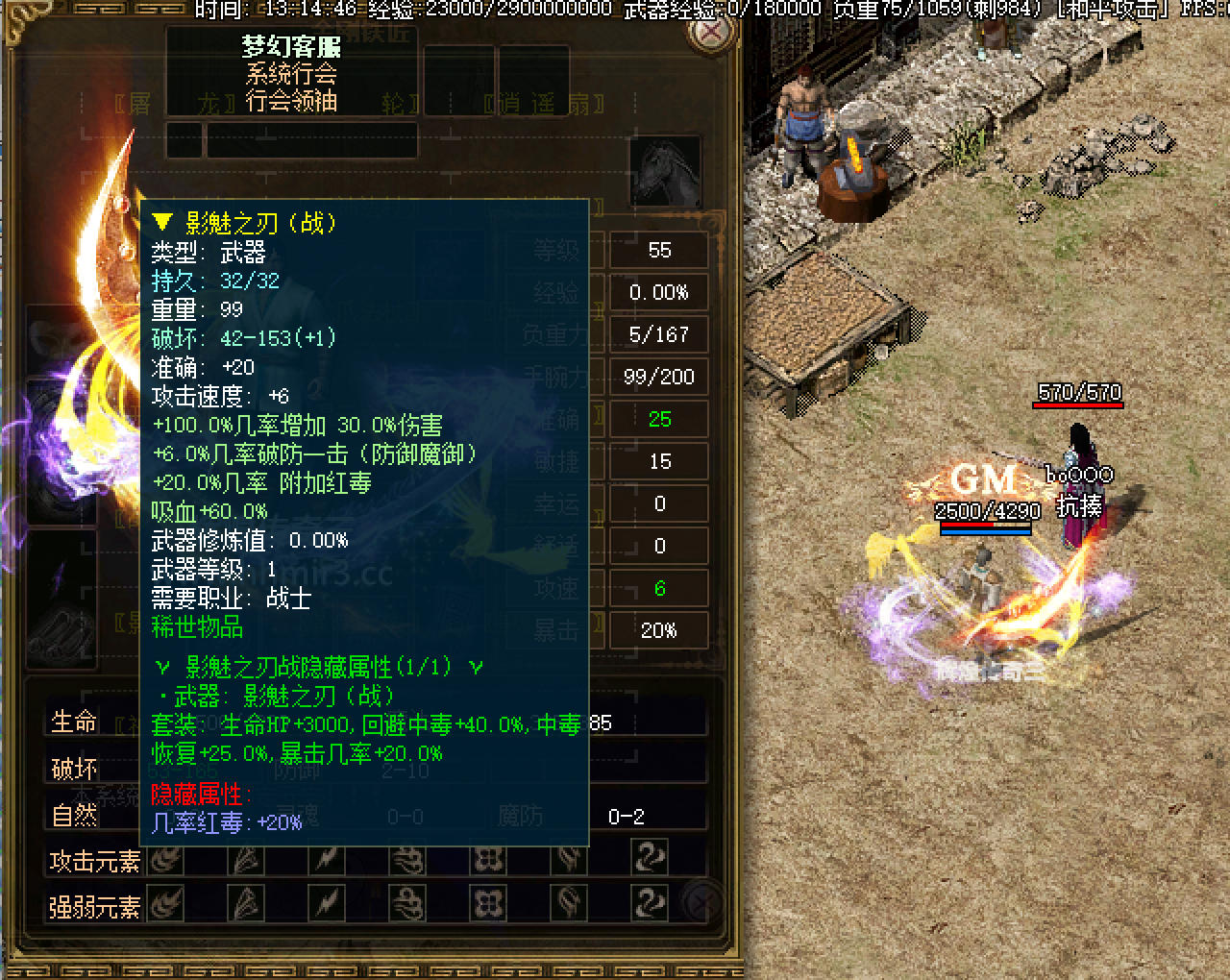Screen dimensions: 1230x980
Task: Select the serpent icon in 攻击元素 row
Action: (650, 858)
